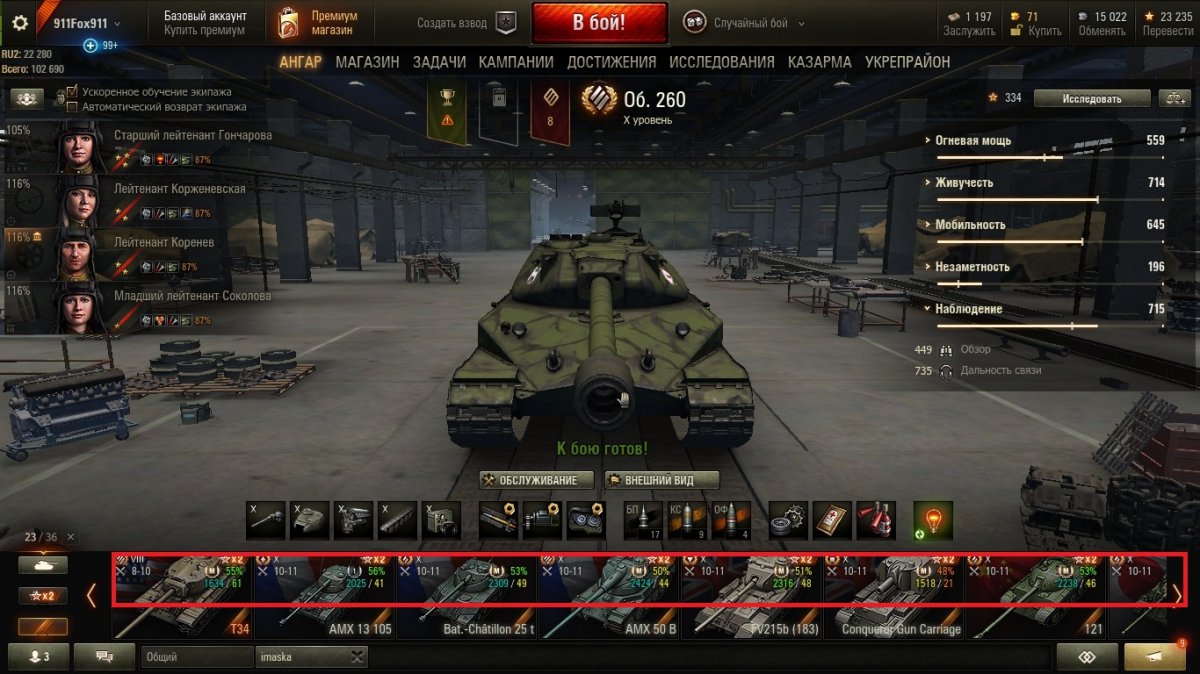Viewport: 1200px width, 674px height.
Task: Select the AMX 13 105 tank
Action: pyautogui.click(x=323, y=598)
